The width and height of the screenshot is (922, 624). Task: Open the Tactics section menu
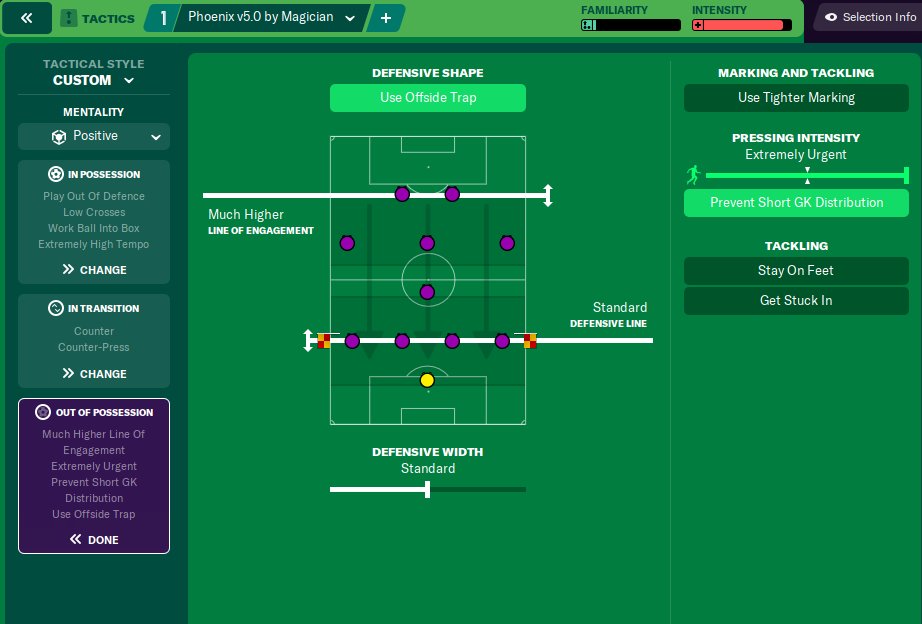tap(98, 18)
